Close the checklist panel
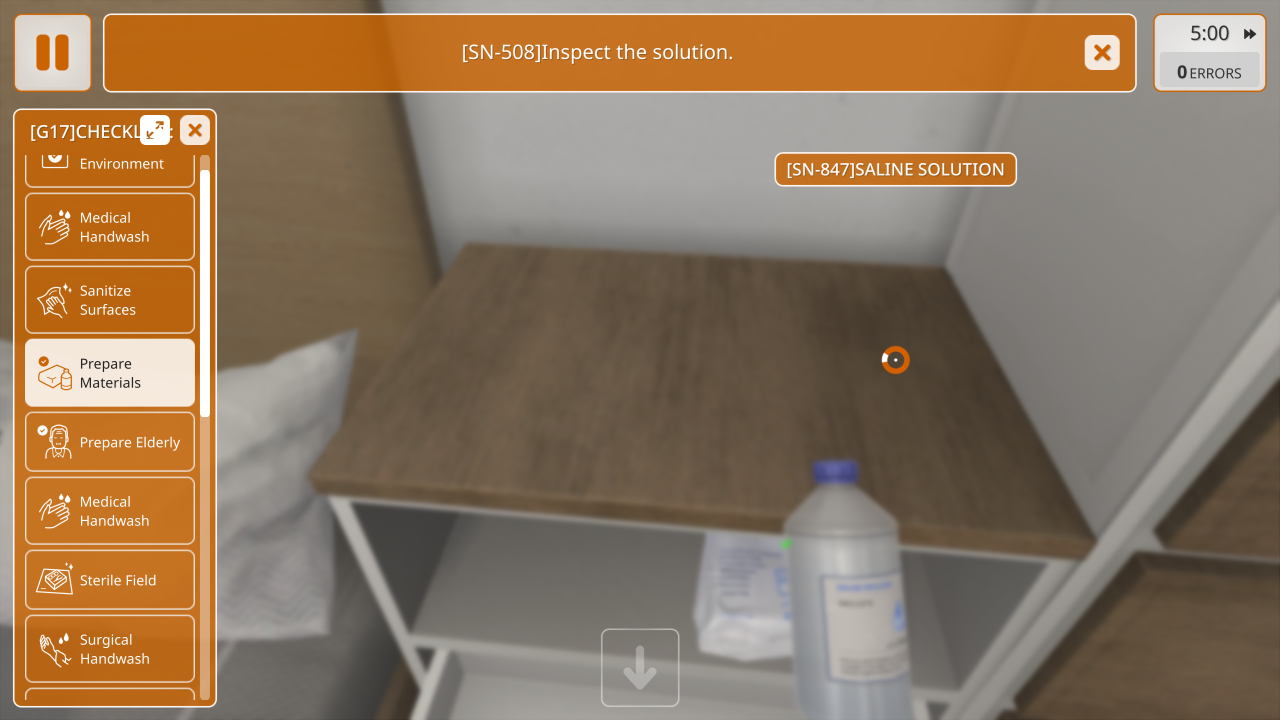Viewport: 1280px width, 720px height. click(195, 130)
